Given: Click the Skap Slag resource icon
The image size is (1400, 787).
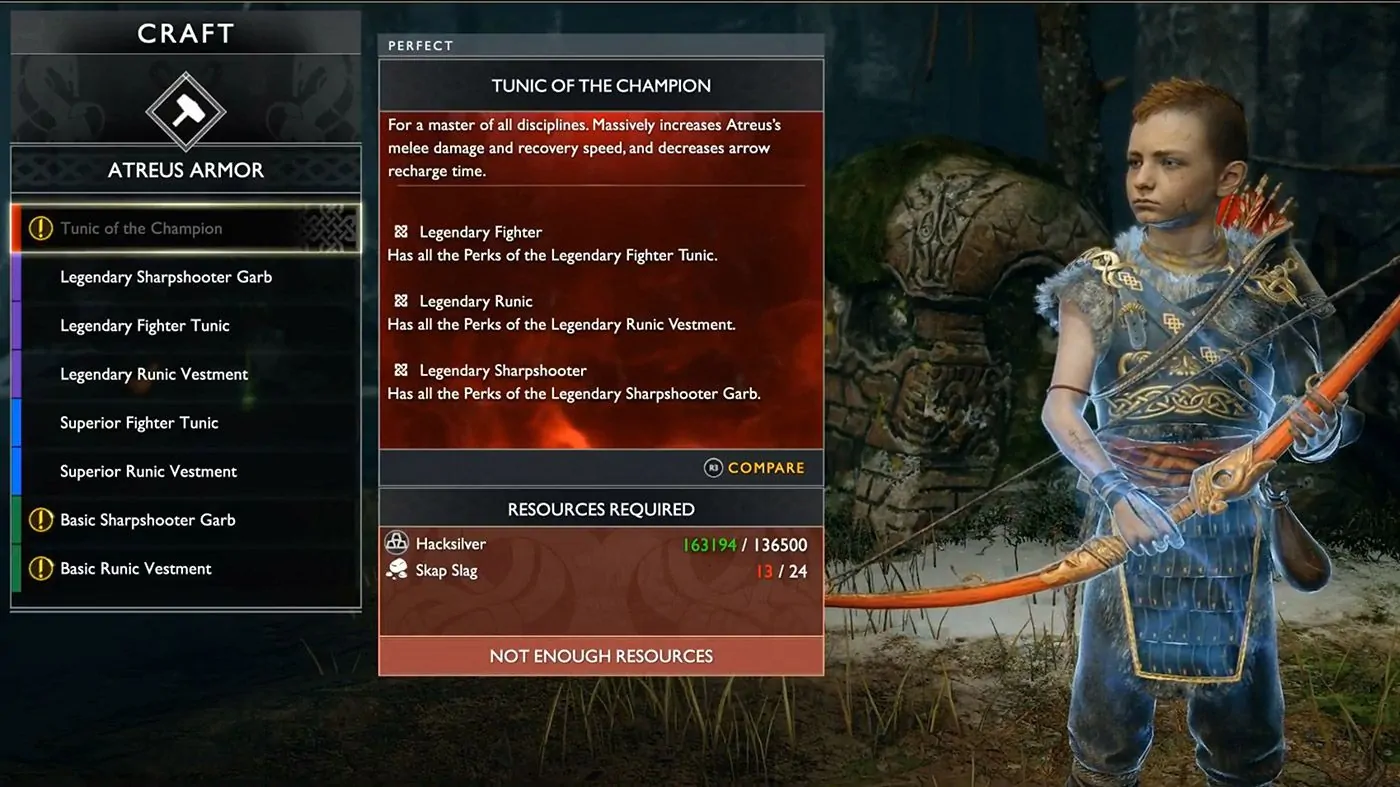Looking at the screenshot, I should click(397, 570).
